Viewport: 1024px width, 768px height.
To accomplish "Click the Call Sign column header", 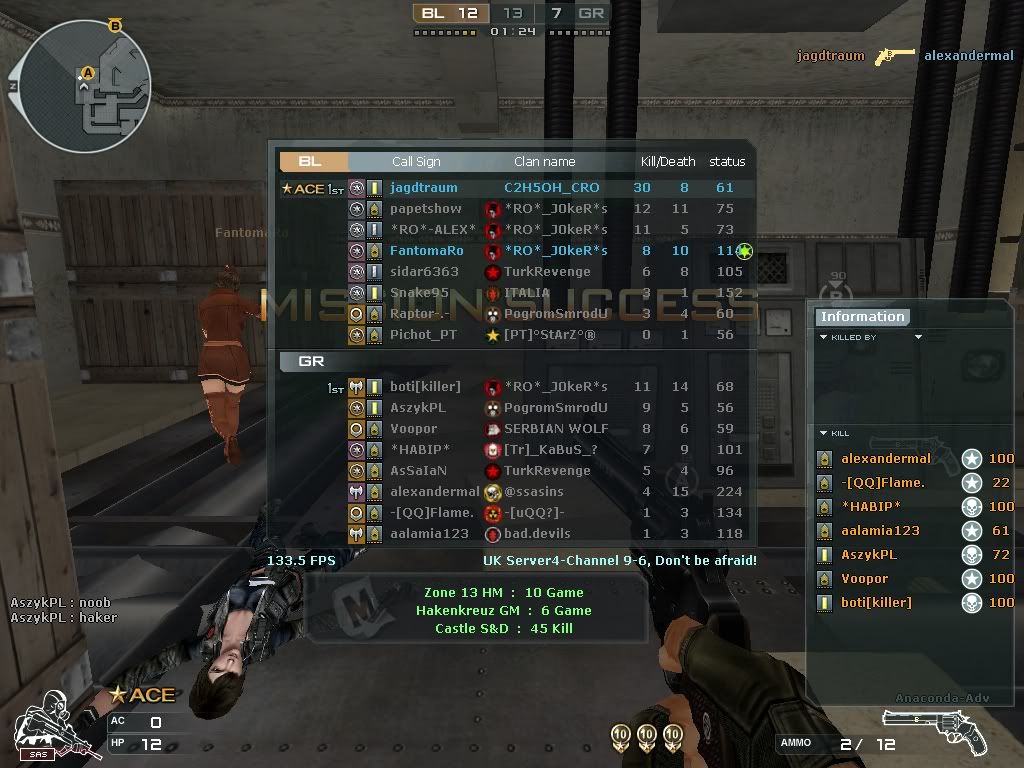I will pos(416,161).
